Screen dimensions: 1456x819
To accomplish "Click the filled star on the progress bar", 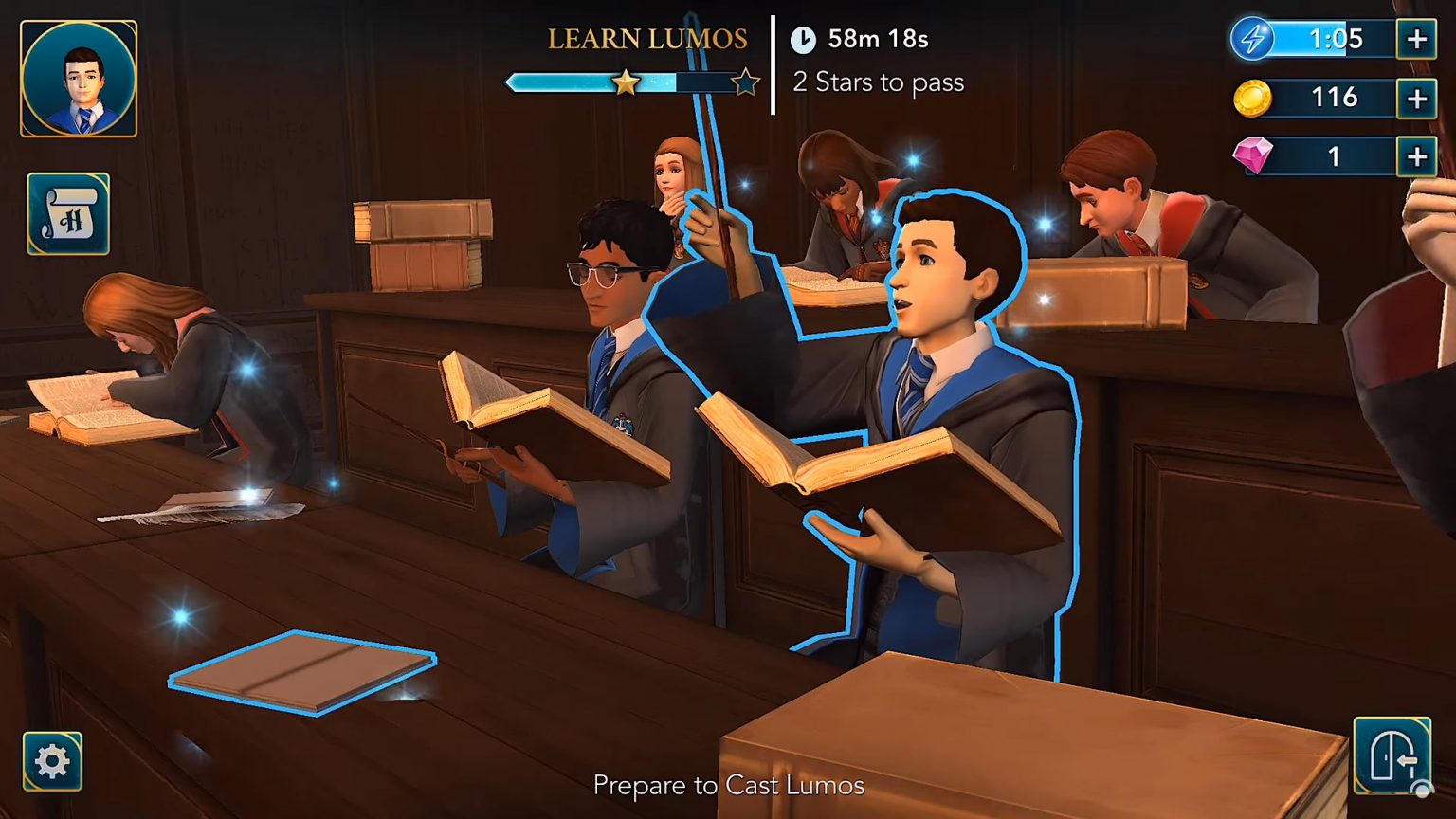I will 625,82.
